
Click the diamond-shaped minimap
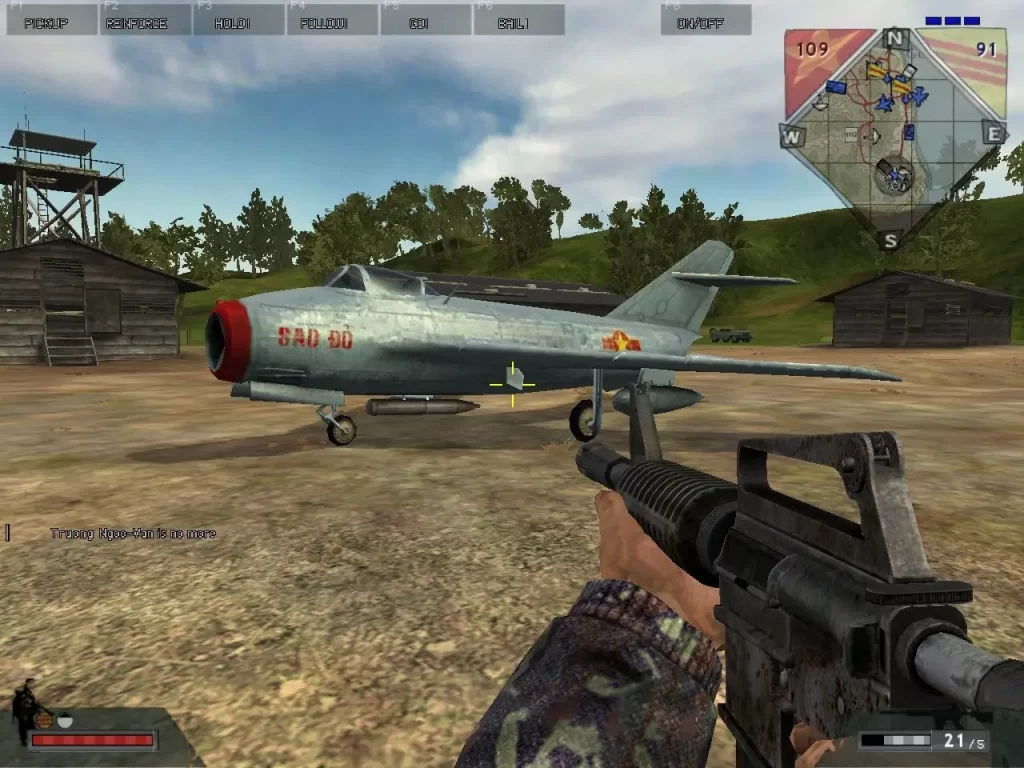click(893, 140)
